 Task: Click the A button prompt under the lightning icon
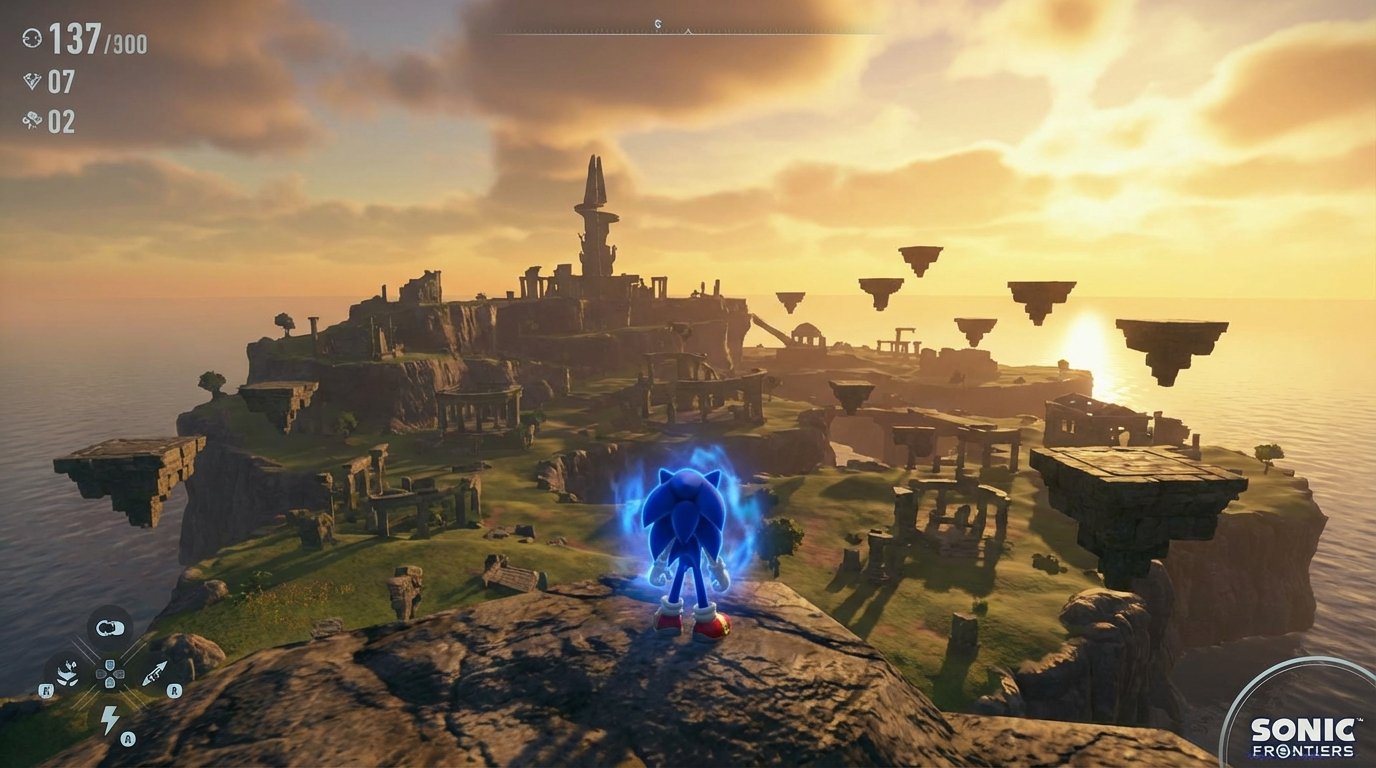coord(127,737)
